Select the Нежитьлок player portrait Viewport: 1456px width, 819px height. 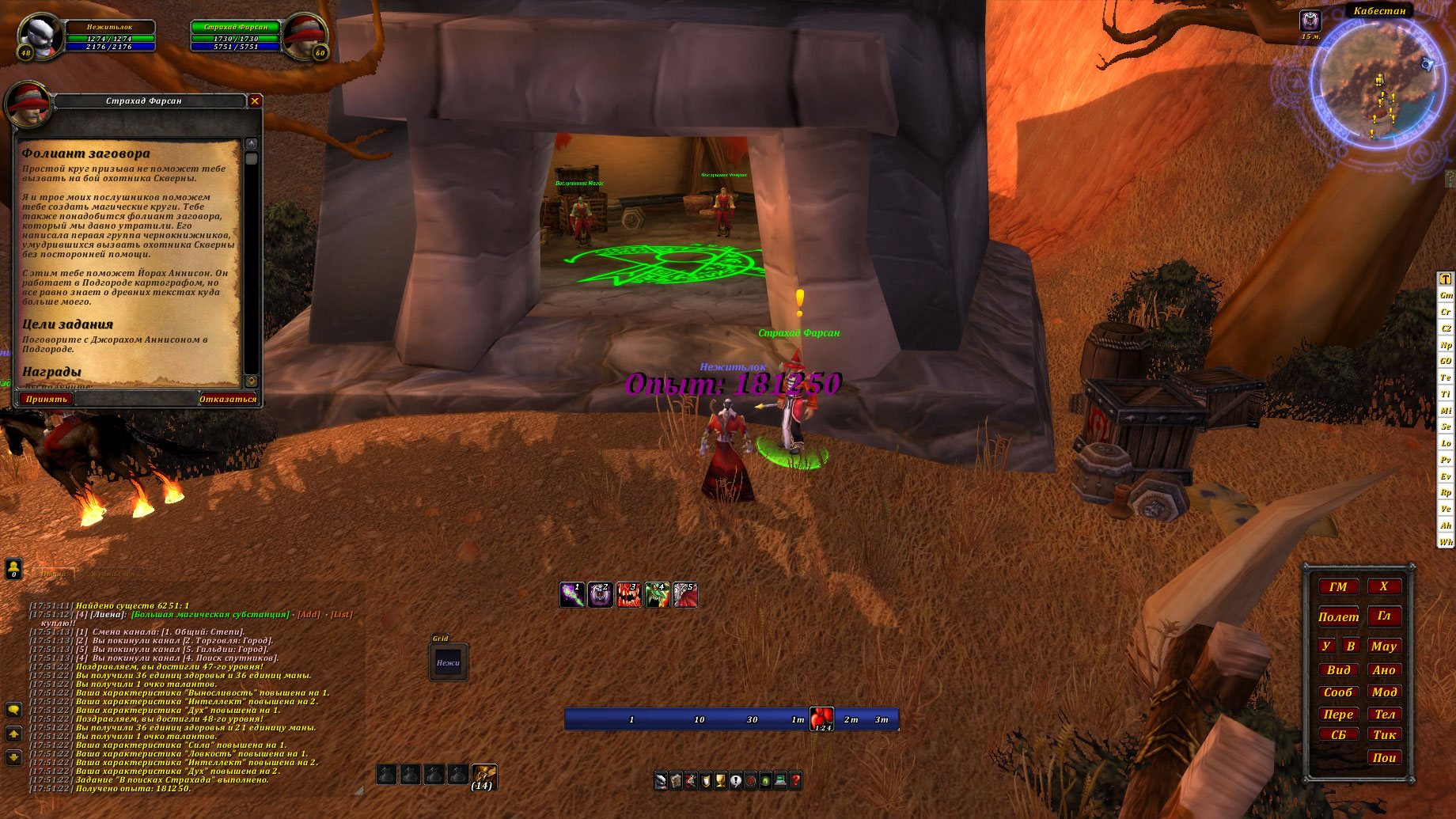[x=40, y=36]
